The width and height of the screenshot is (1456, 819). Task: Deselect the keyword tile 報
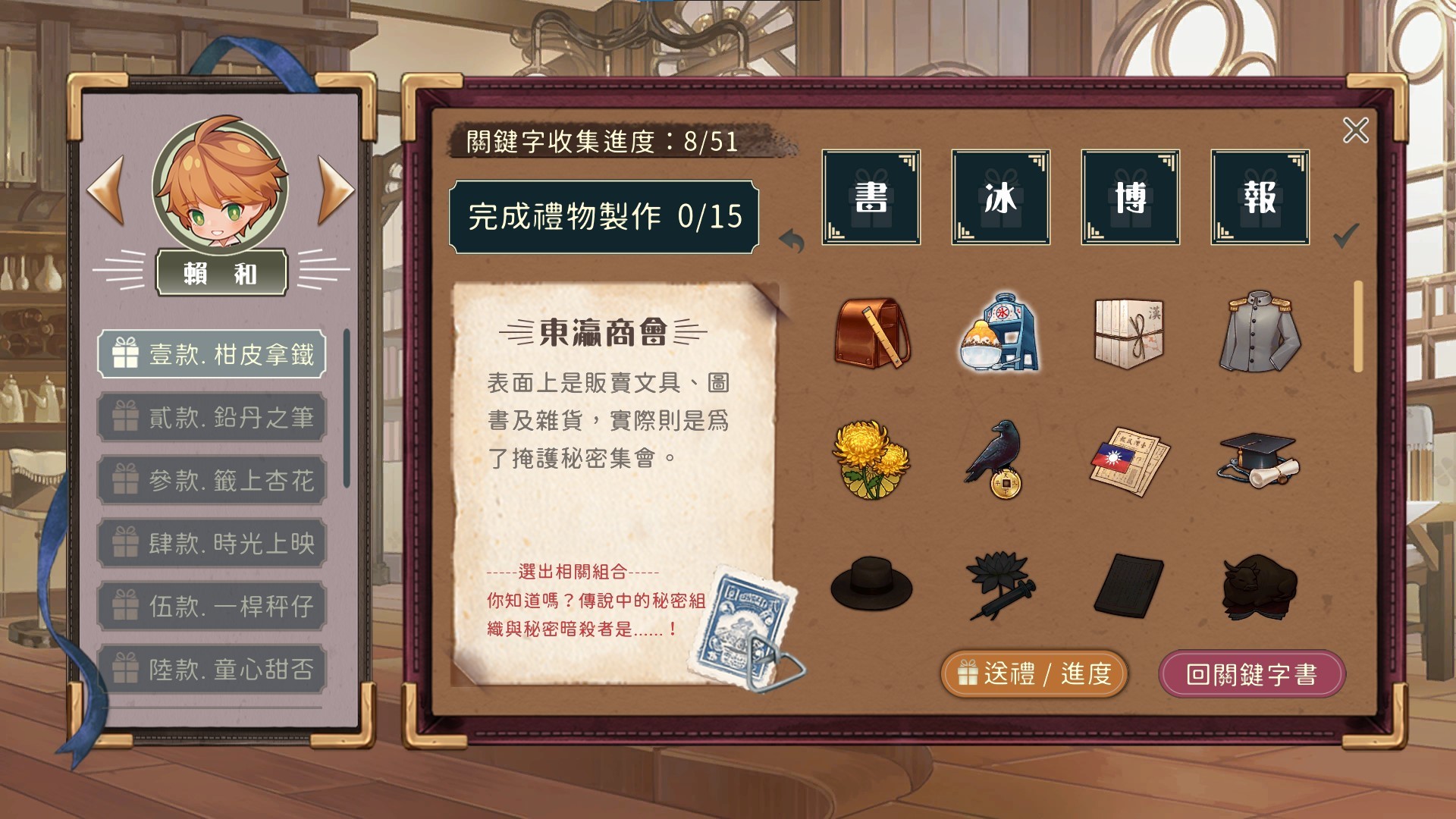tap(1259, 199)
